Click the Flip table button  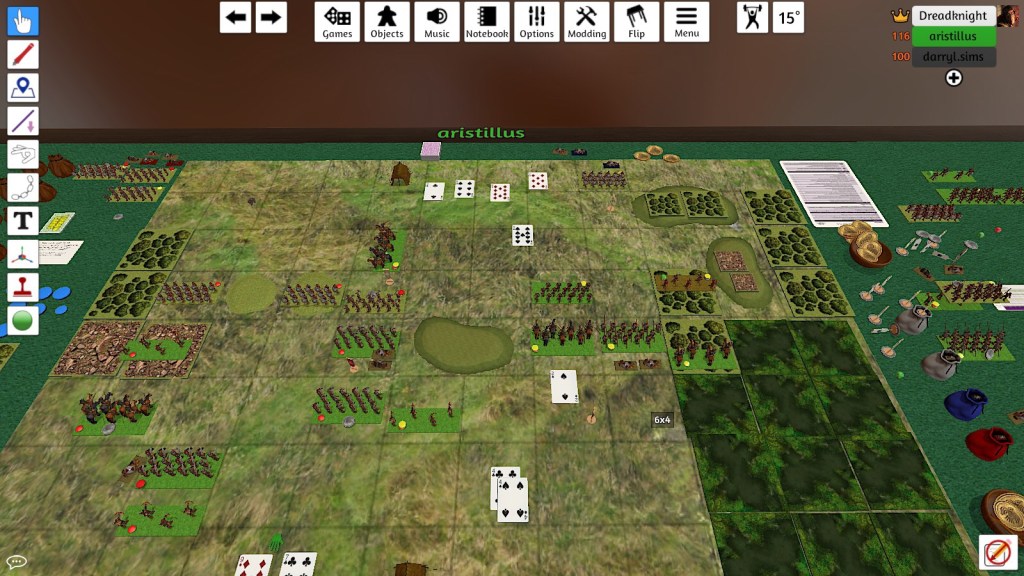[636, 21]
